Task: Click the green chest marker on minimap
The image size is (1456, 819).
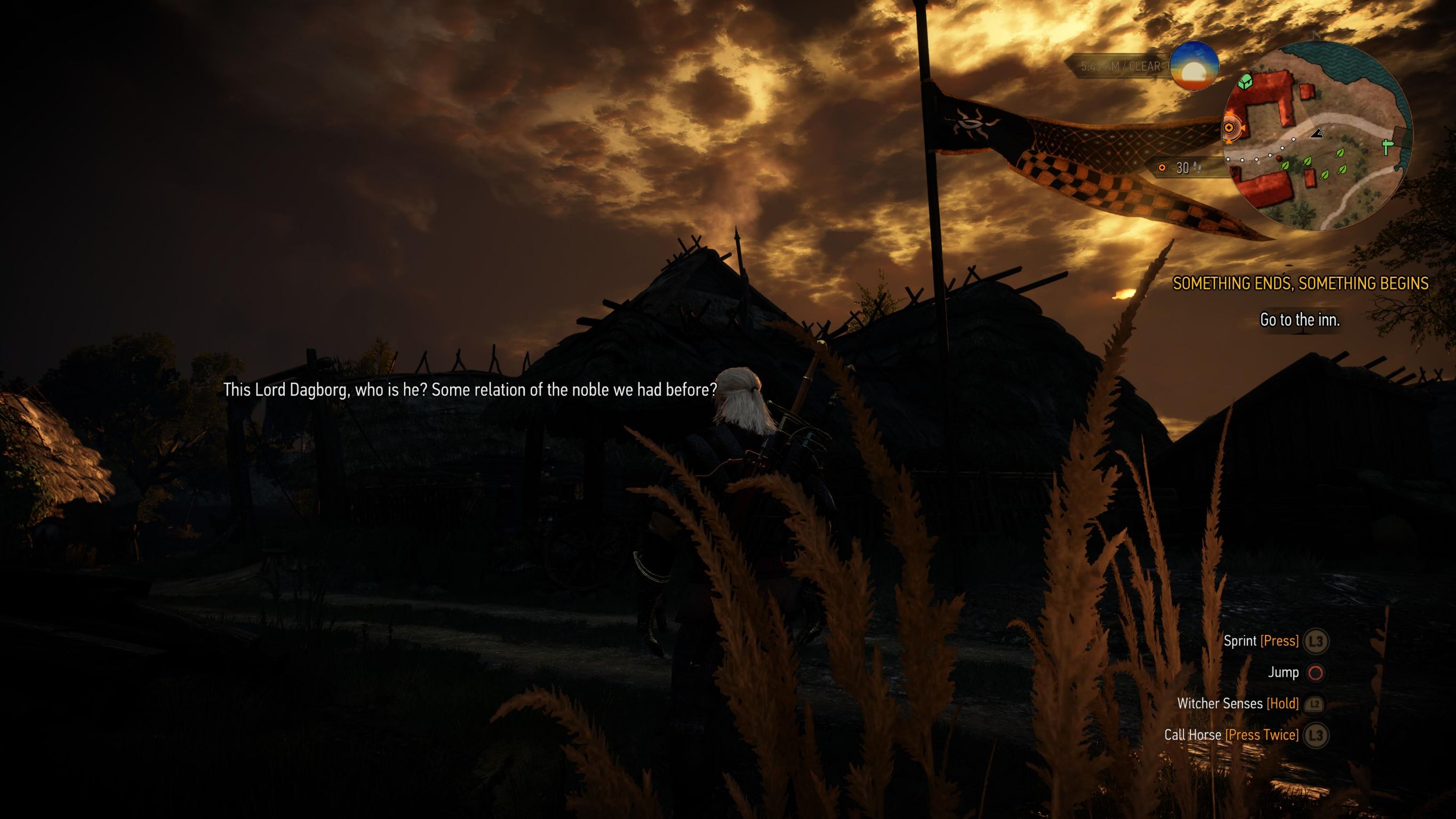Action: click(1245, 83)
